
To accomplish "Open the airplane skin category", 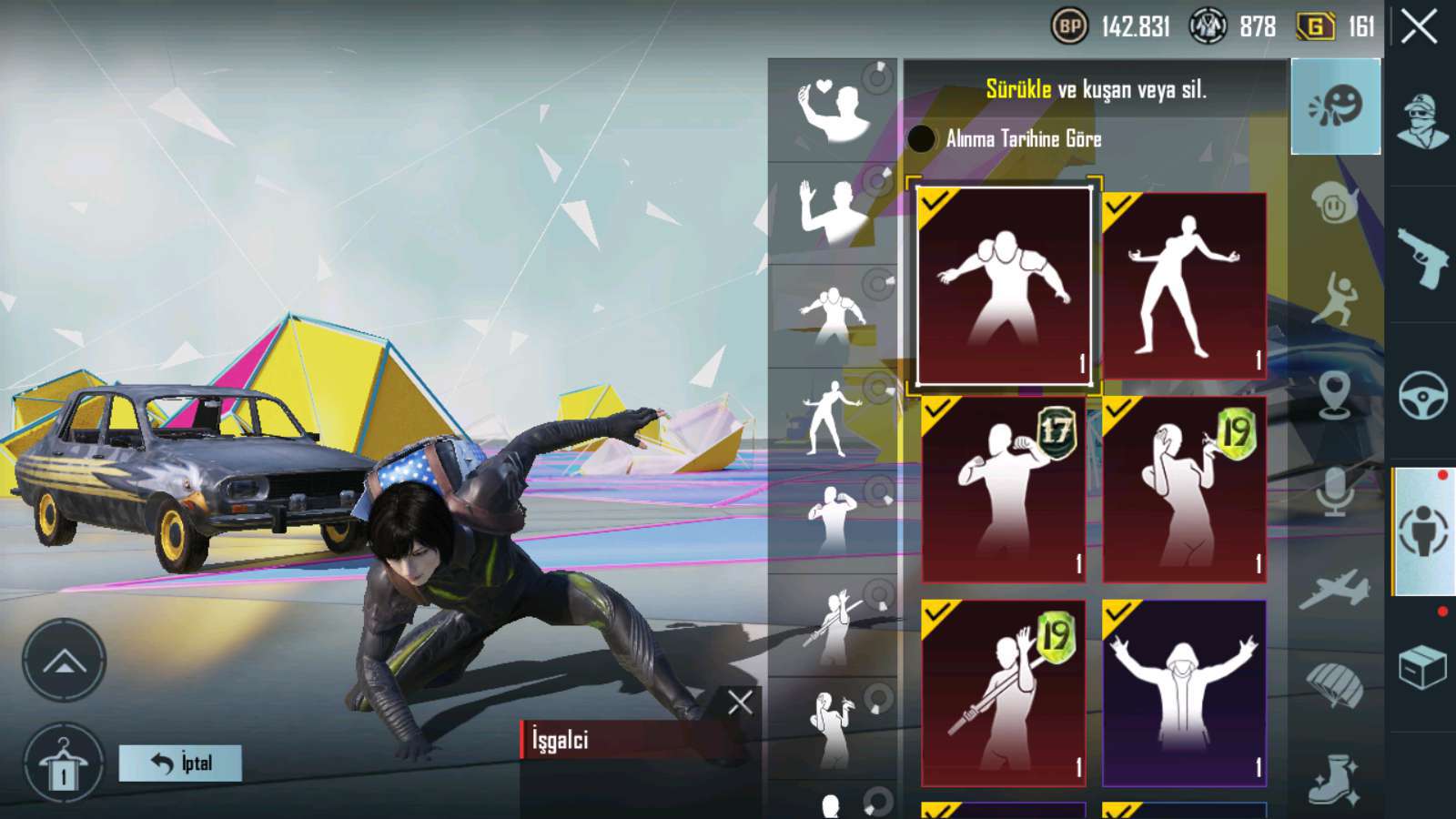I will (x=1335, y=589).
